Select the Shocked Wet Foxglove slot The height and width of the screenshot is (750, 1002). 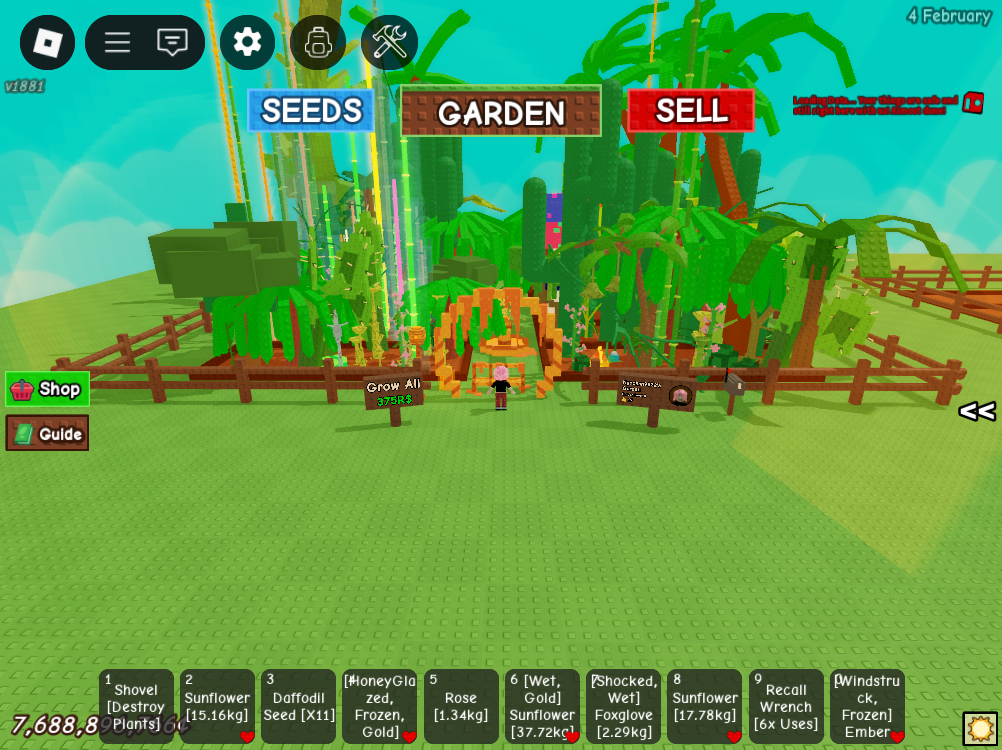[x=623, y=706]
